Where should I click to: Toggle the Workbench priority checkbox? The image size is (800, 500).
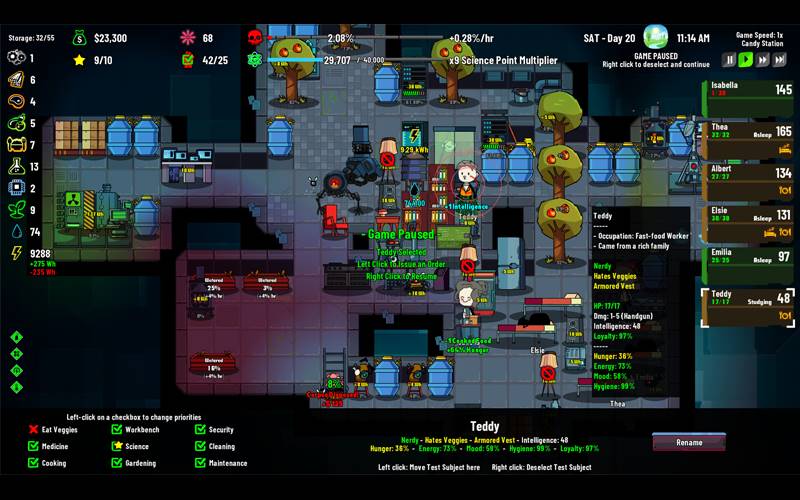117,430
